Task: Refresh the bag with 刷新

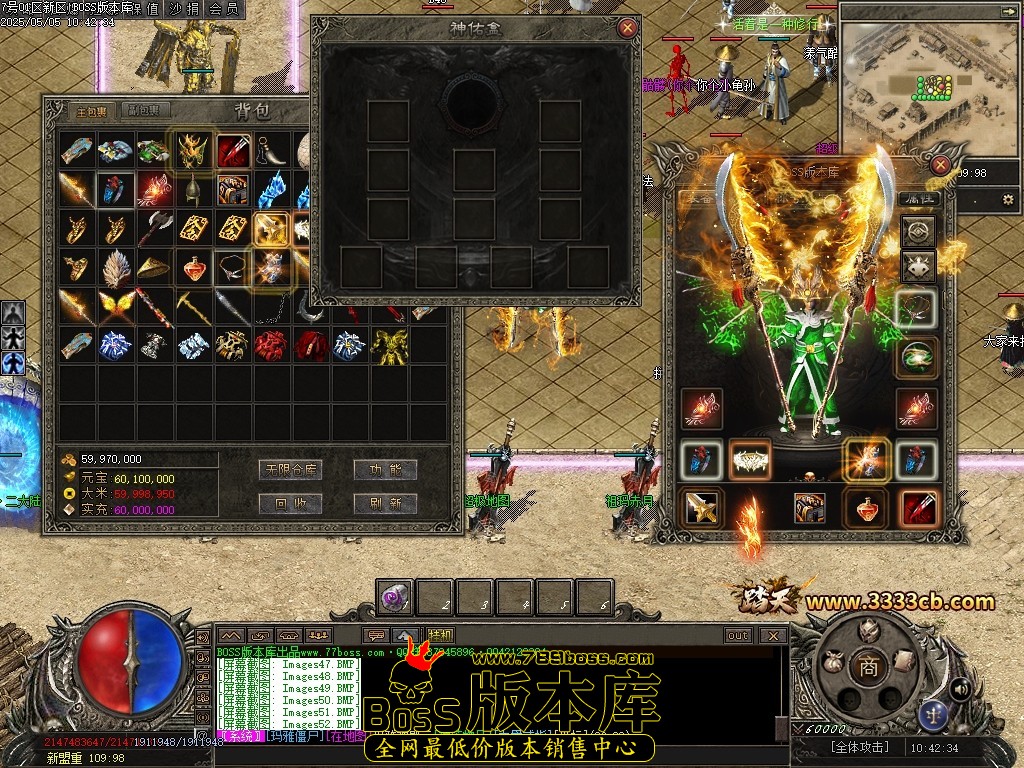Action: 385,503
